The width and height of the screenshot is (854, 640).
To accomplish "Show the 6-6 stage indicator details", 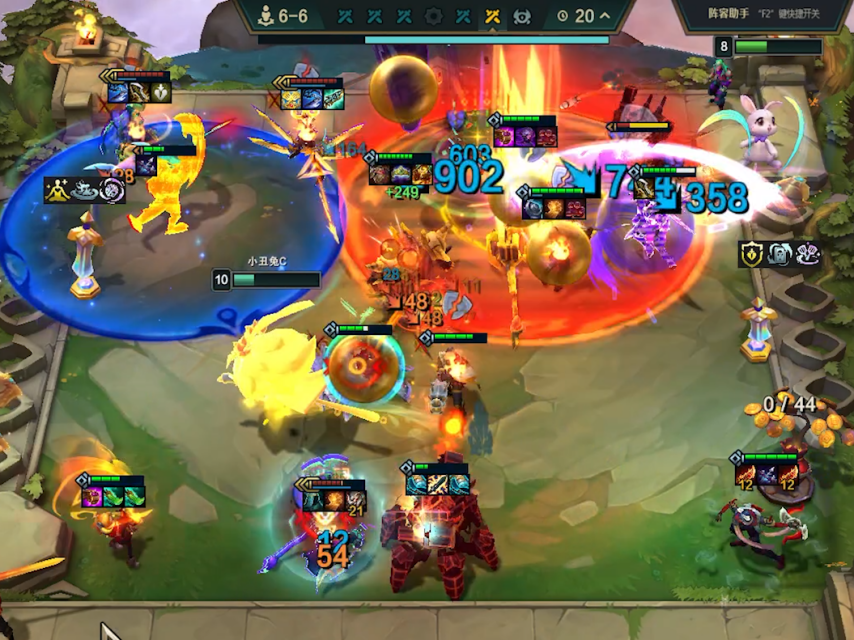I will (284, 16).
